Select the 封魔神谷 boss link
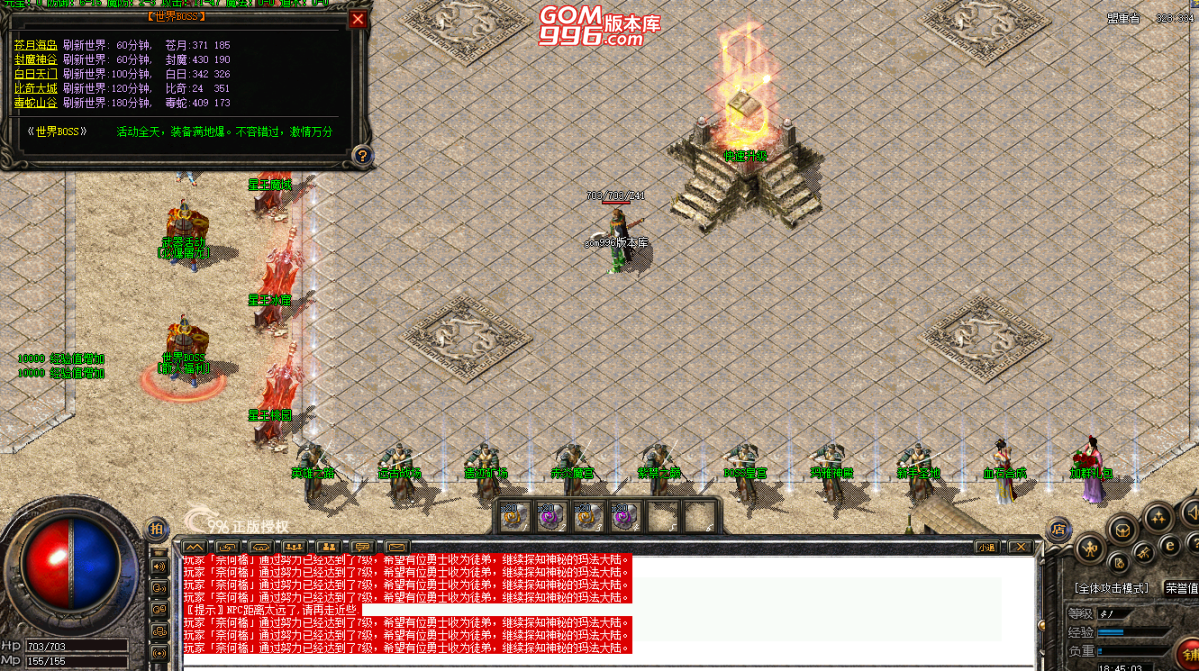 pos(35,59)
